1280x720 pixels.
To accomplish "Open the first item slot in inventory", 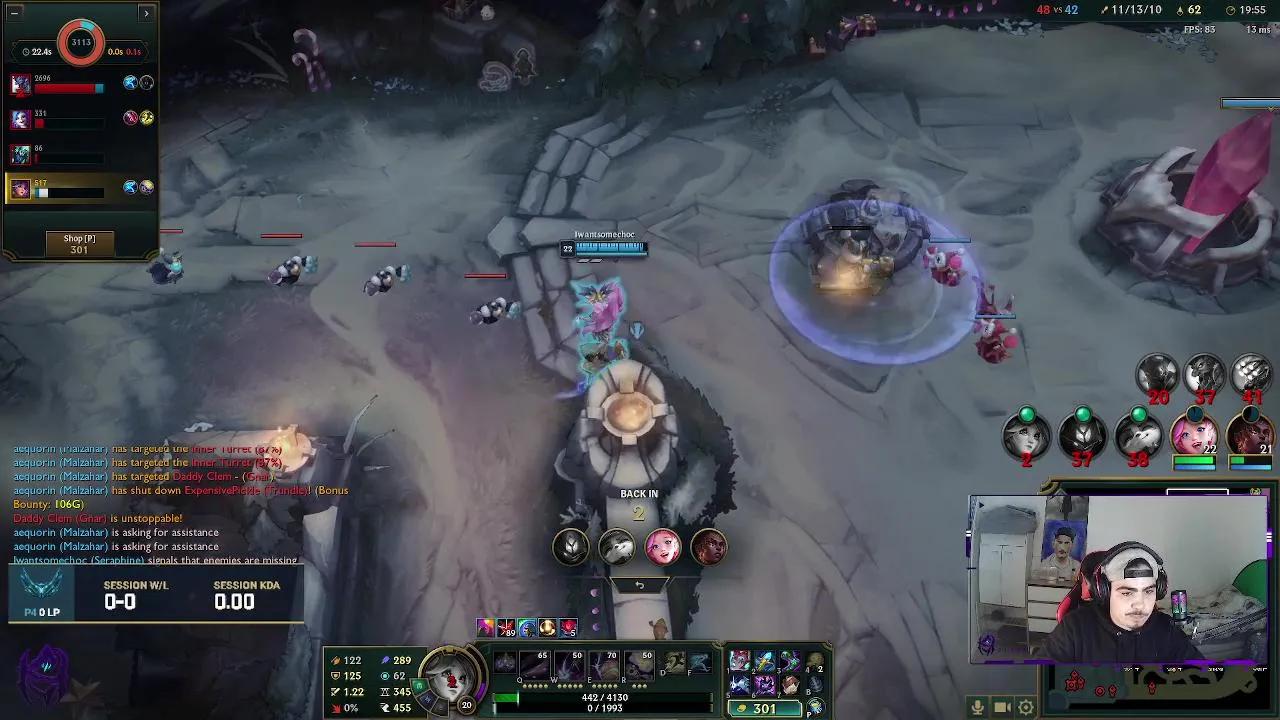I will [739, 660].
